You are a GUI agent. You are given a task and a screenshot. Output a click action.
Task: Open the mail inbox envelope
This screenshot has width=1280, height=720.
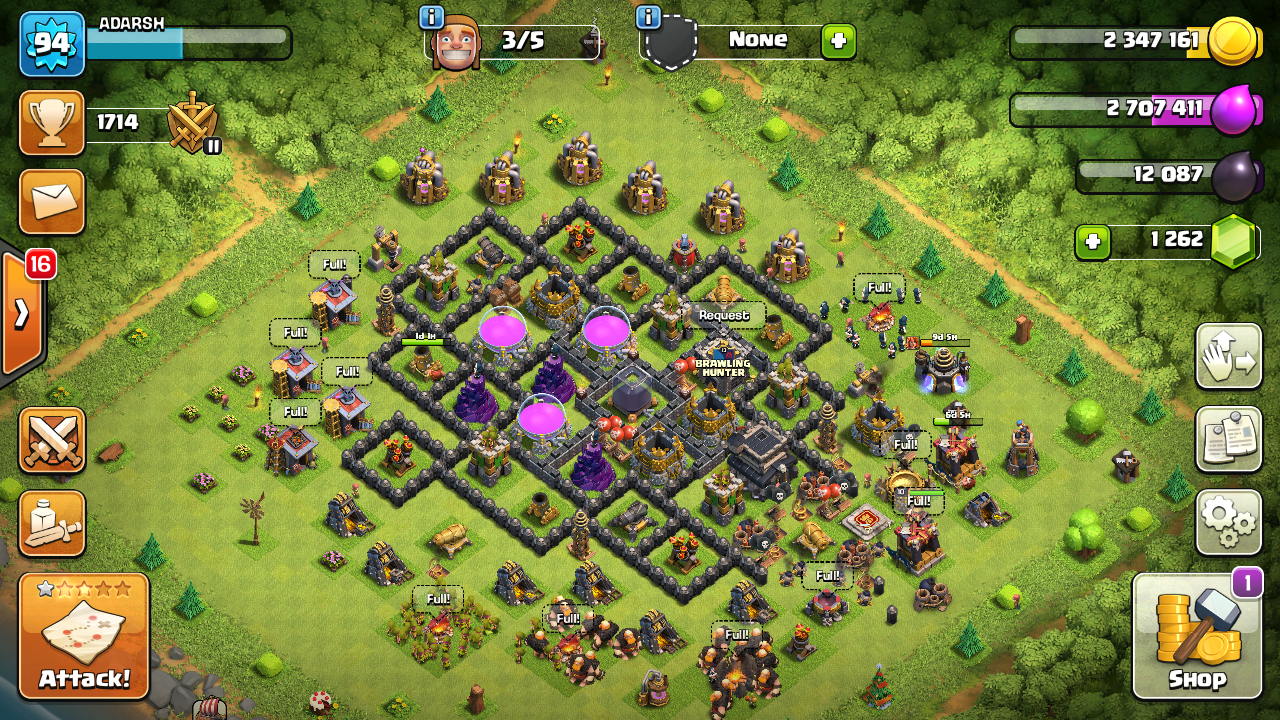tap(52, 202)
